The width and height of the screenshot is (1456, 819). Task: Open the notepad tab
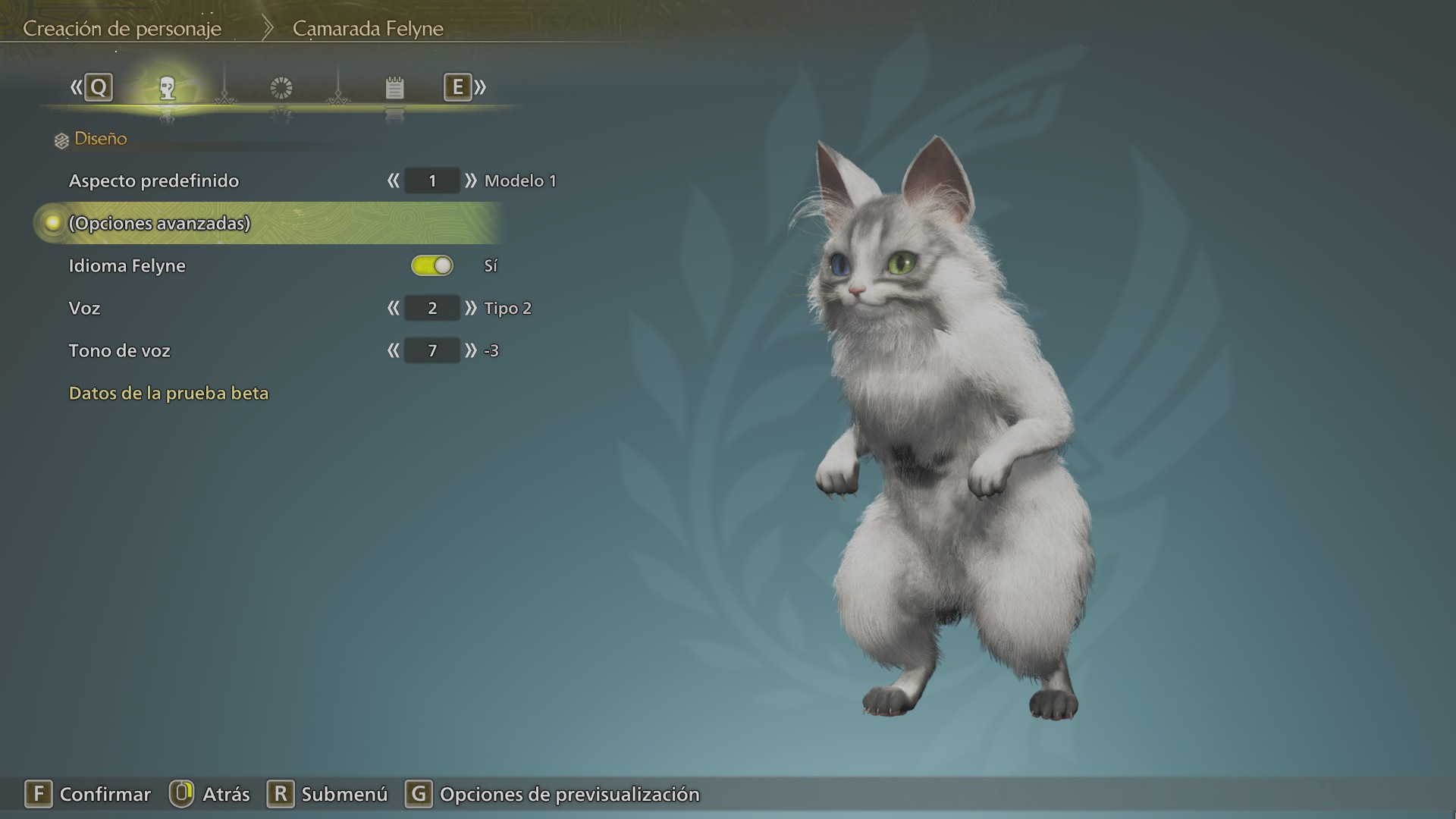tap(394, 88)
